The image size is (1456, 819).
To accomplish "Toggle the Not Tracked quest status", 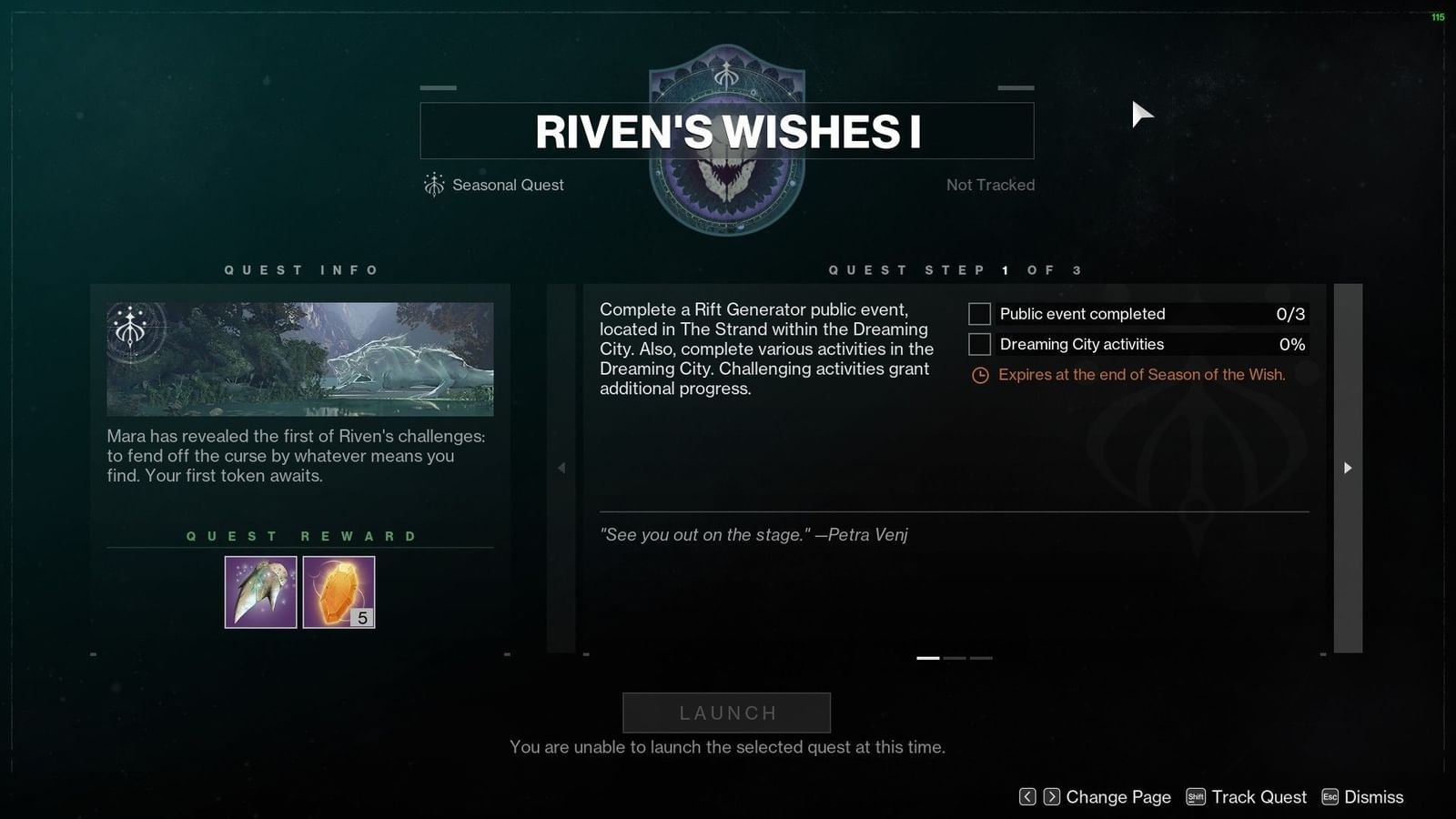I will click(x=990, y=185).
